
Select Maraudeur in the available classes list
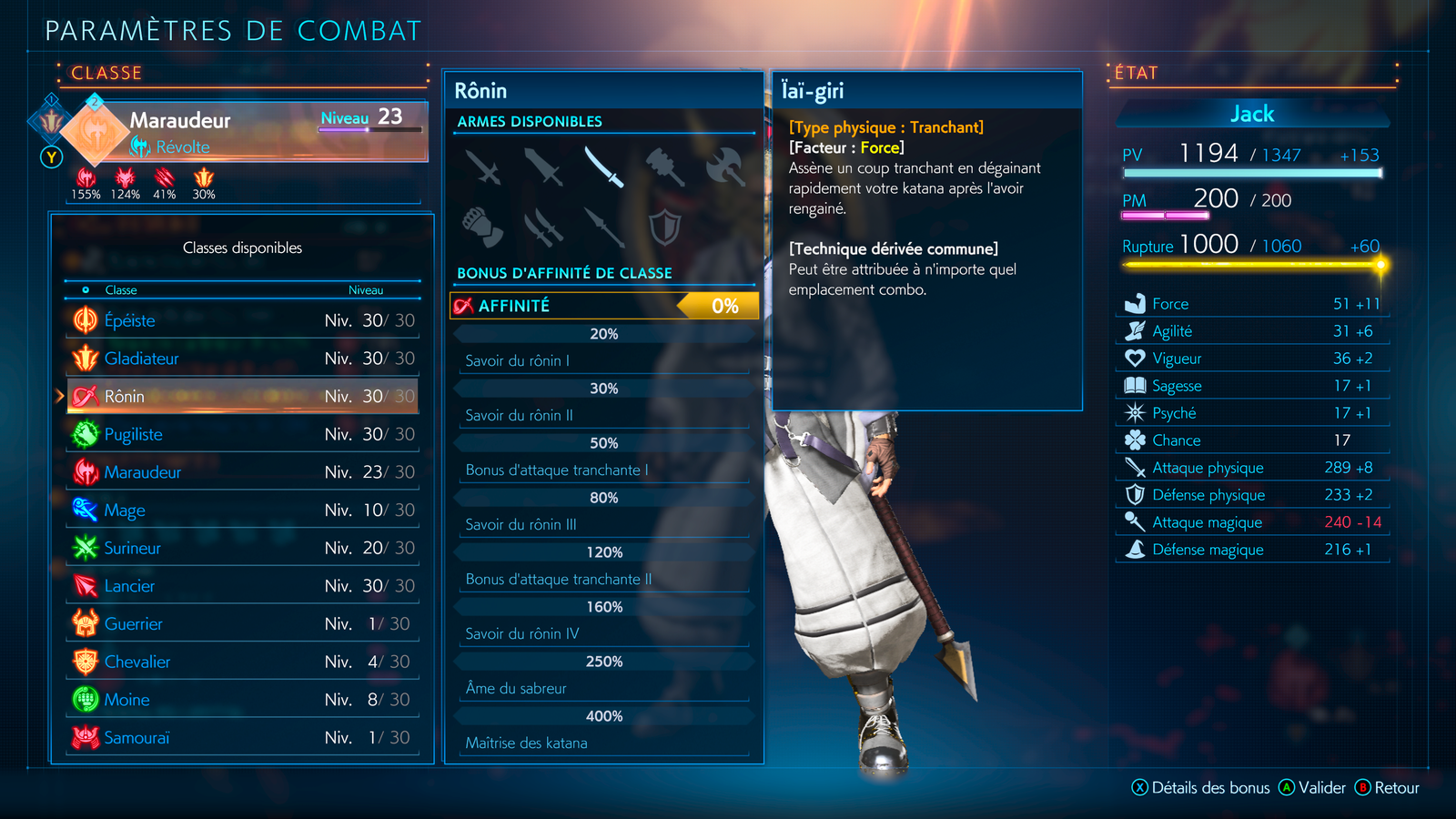(x=242, y=472)
